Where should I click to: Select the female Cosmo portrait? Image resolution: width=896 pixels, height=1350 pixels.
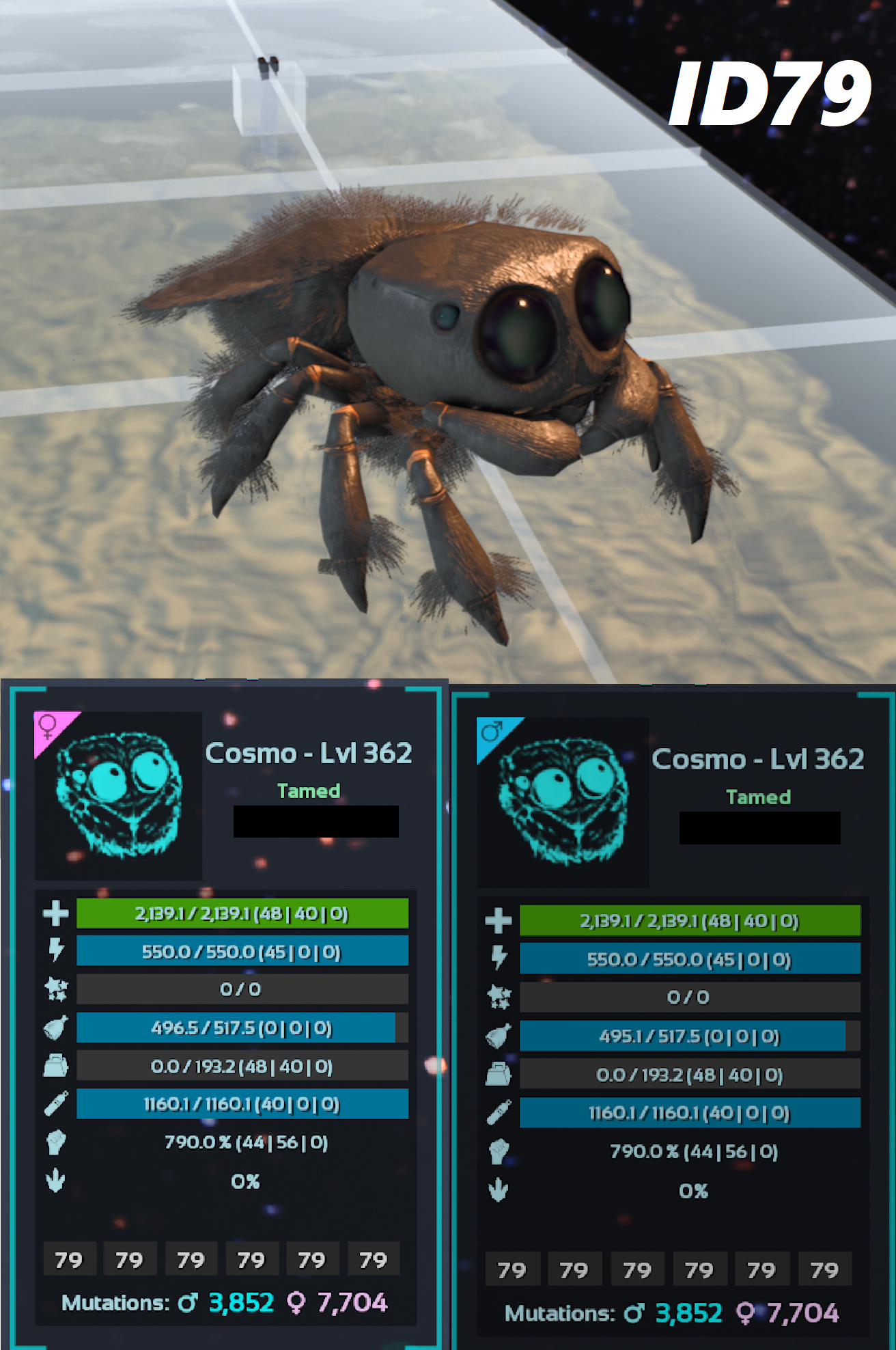120,796
